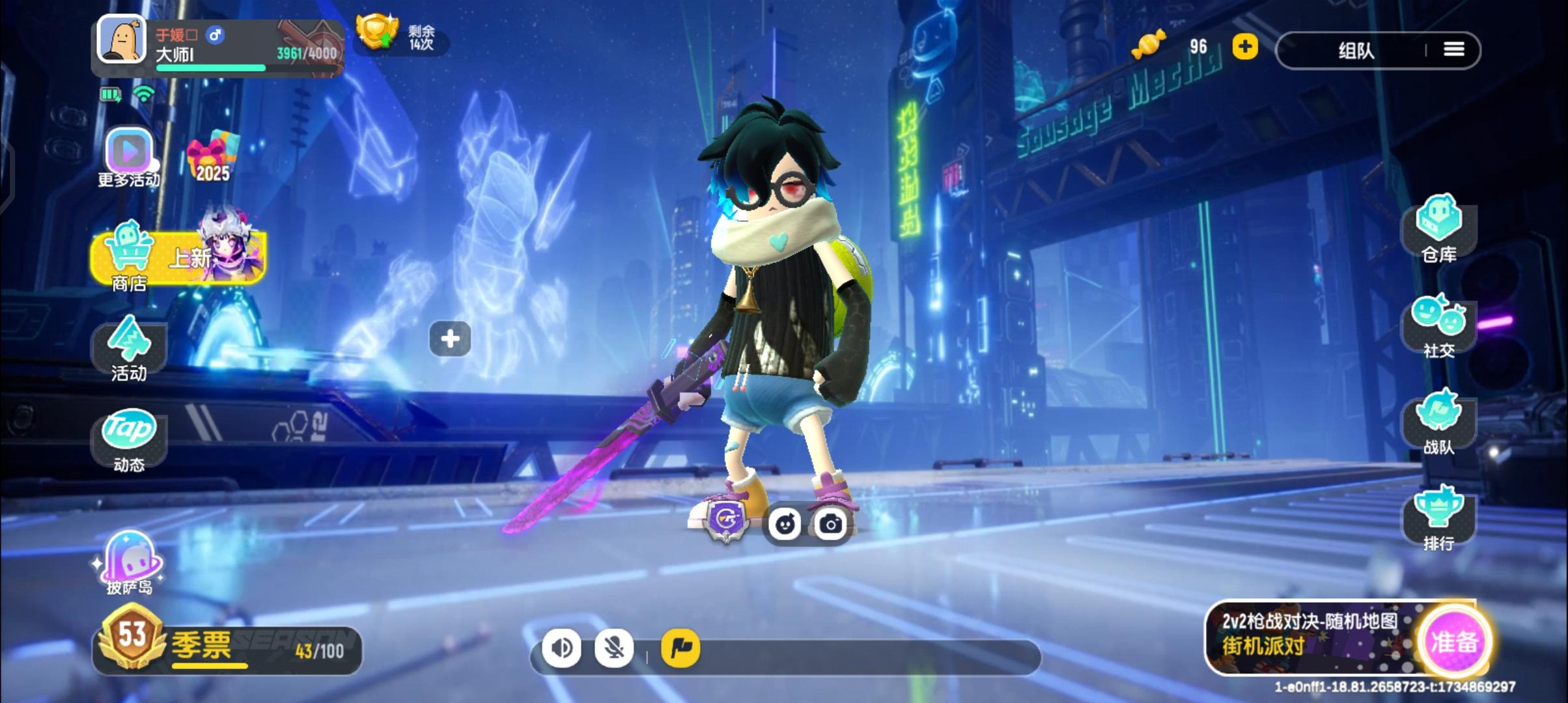The height and width of the screenshot is (703, 1568).
Task: Open the 季票 season pass
Action: click(x=227, y=648)
